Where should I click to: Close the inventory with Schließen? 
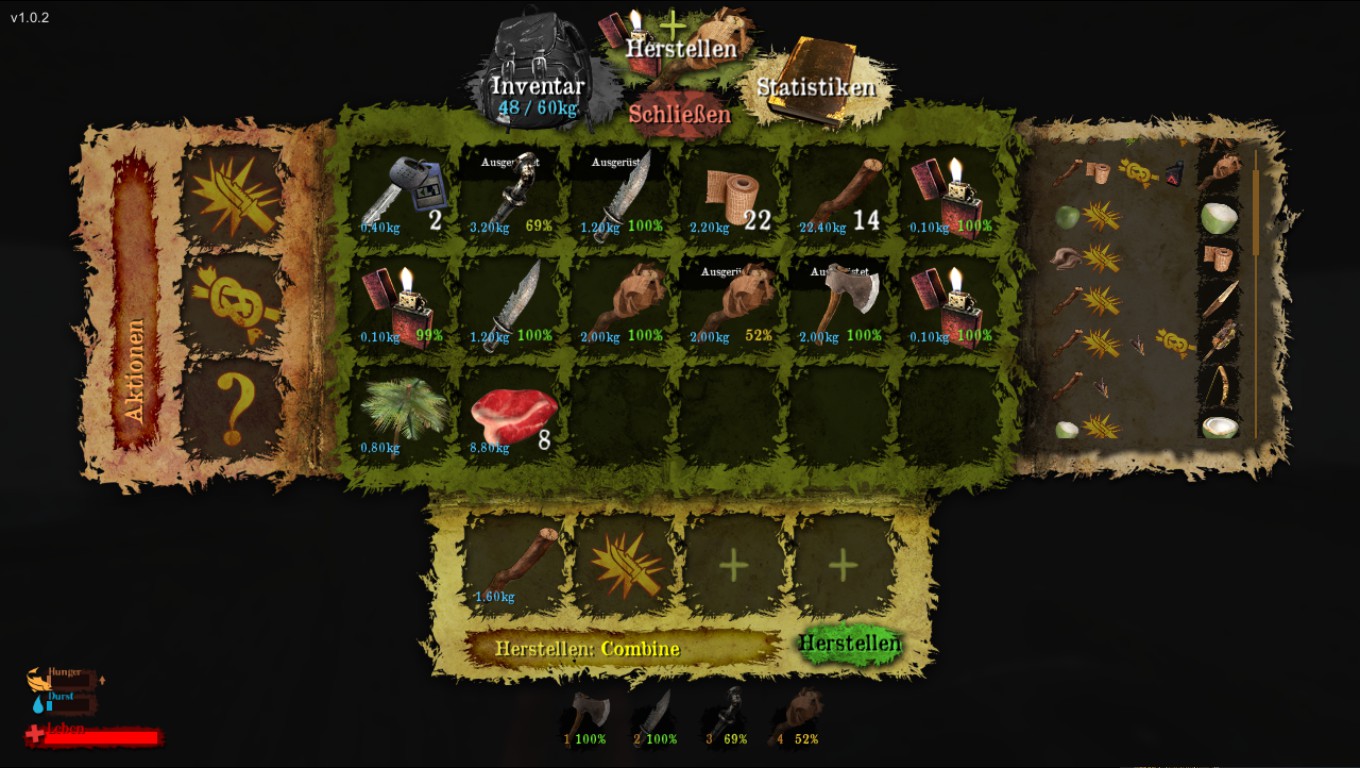tap(679, 114)
